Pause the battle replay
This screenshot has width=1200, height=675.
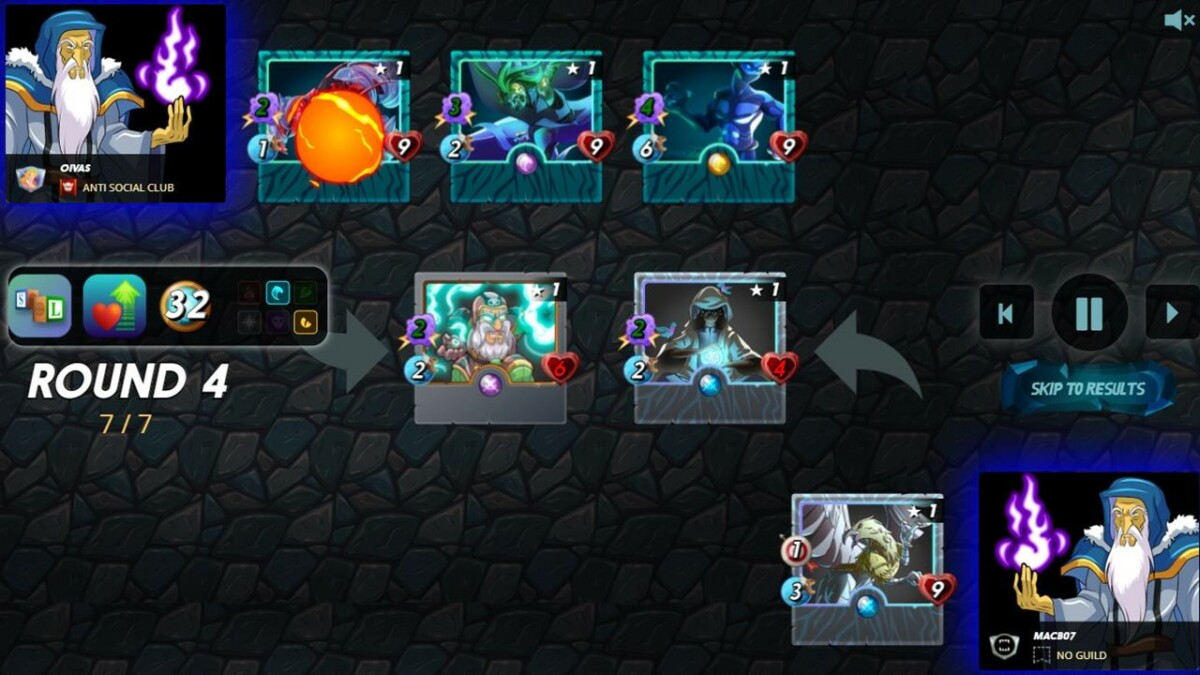(x=1089, y=314)
